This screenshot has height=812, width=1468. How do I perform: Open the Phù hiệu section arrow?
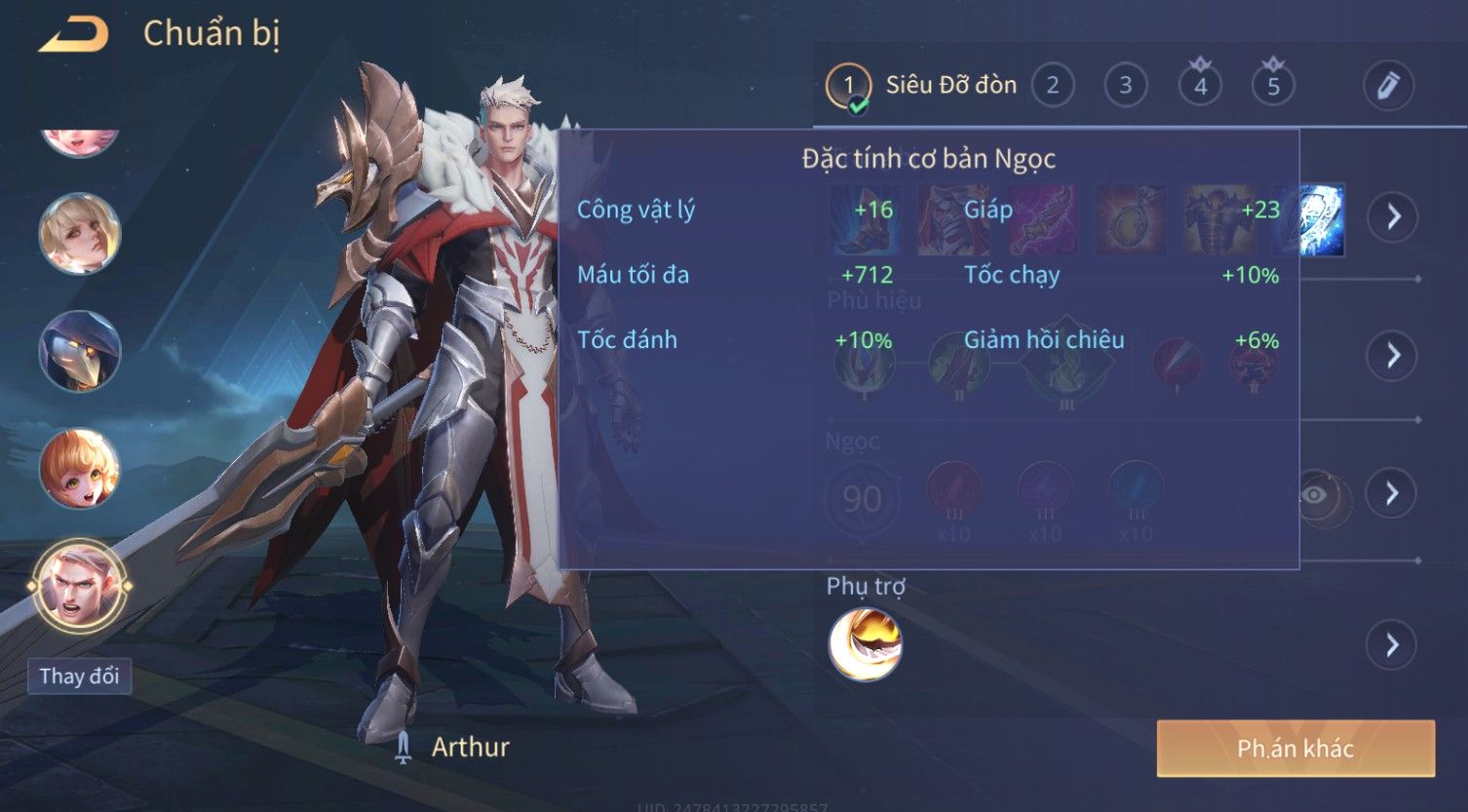pos(1392,355)
